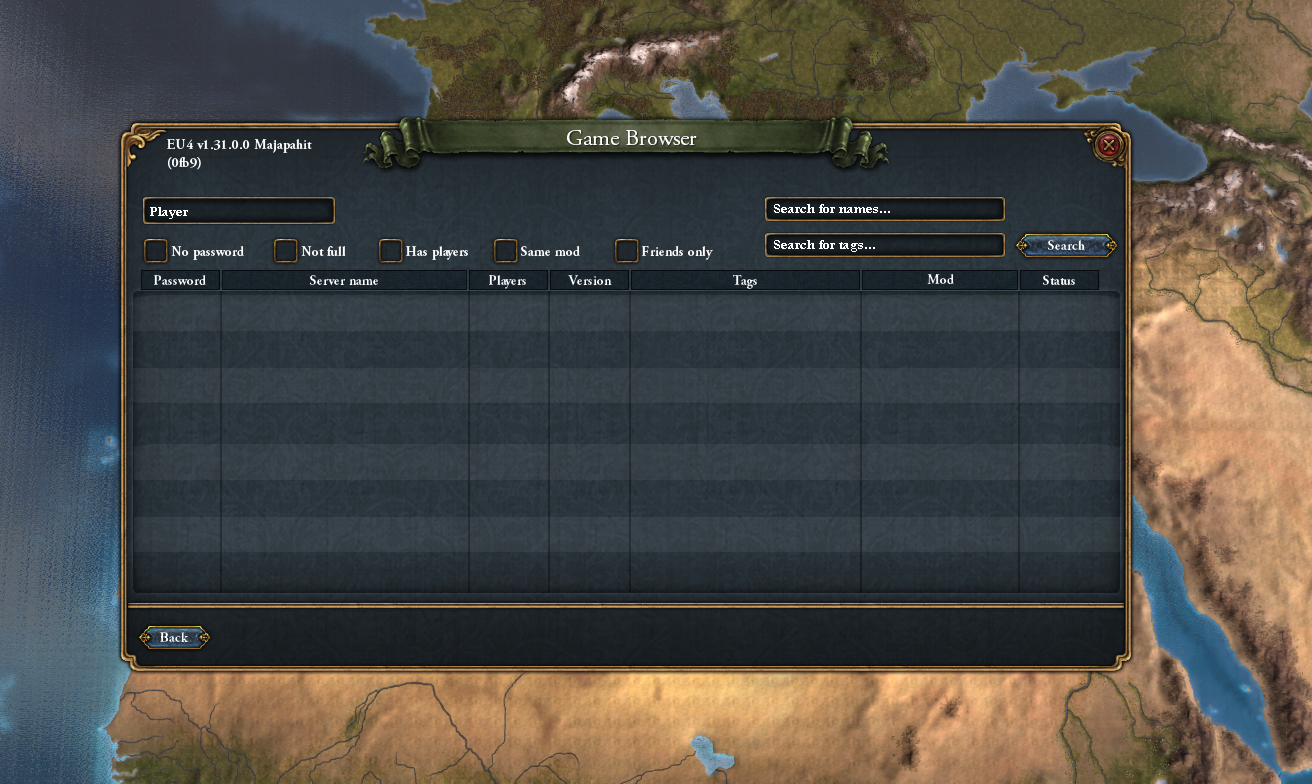Check the Not full filter

[285, 251]
